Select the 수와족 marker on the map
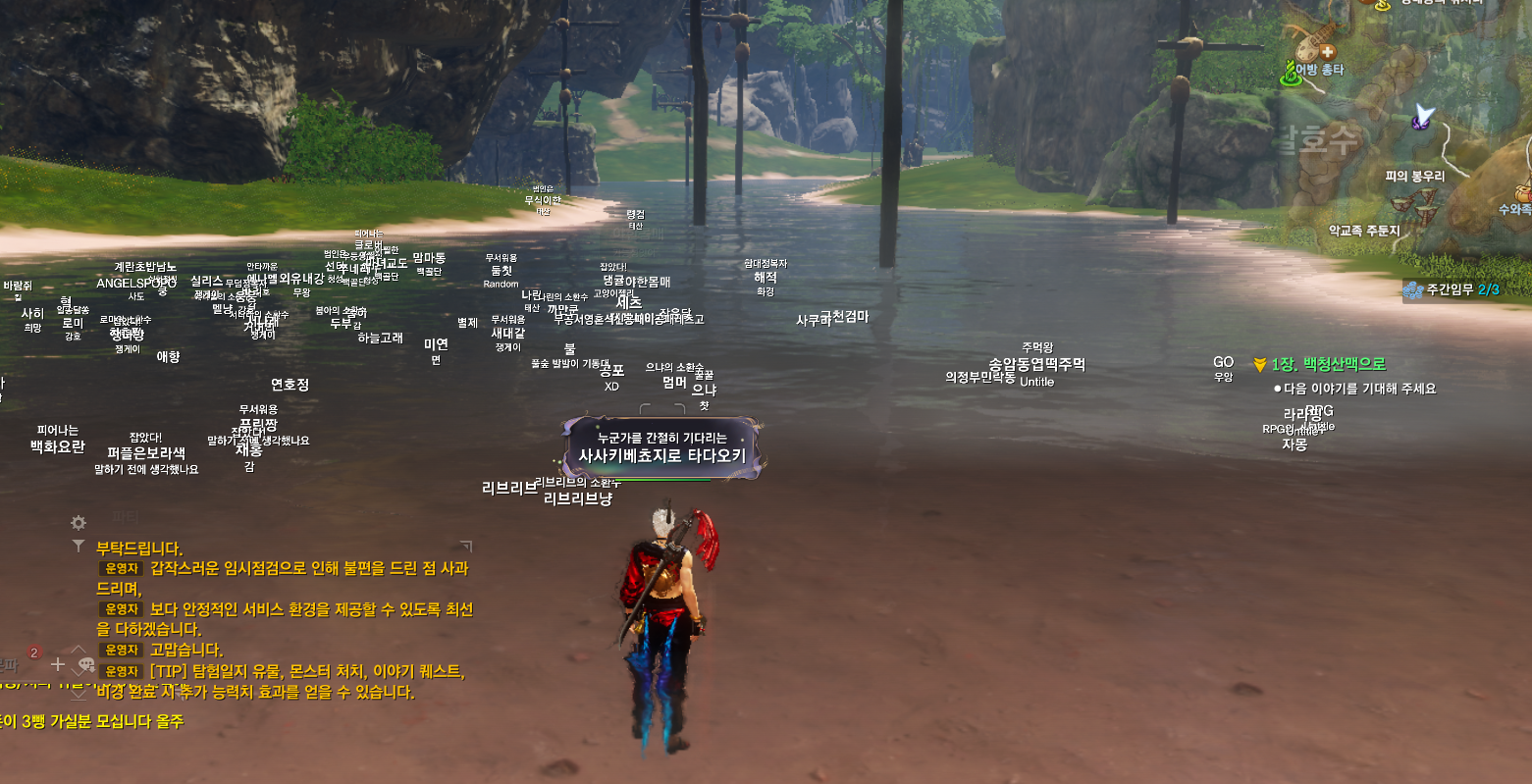1532x784 pixels. click(x=1516, y=208)
